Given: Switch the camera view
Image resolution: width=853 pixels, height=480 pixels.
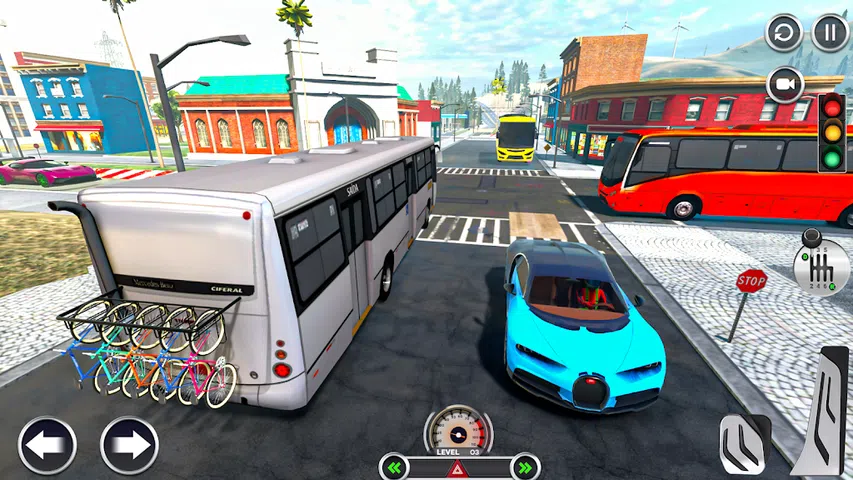Looking at the screenshot, I should pos(785,84).
